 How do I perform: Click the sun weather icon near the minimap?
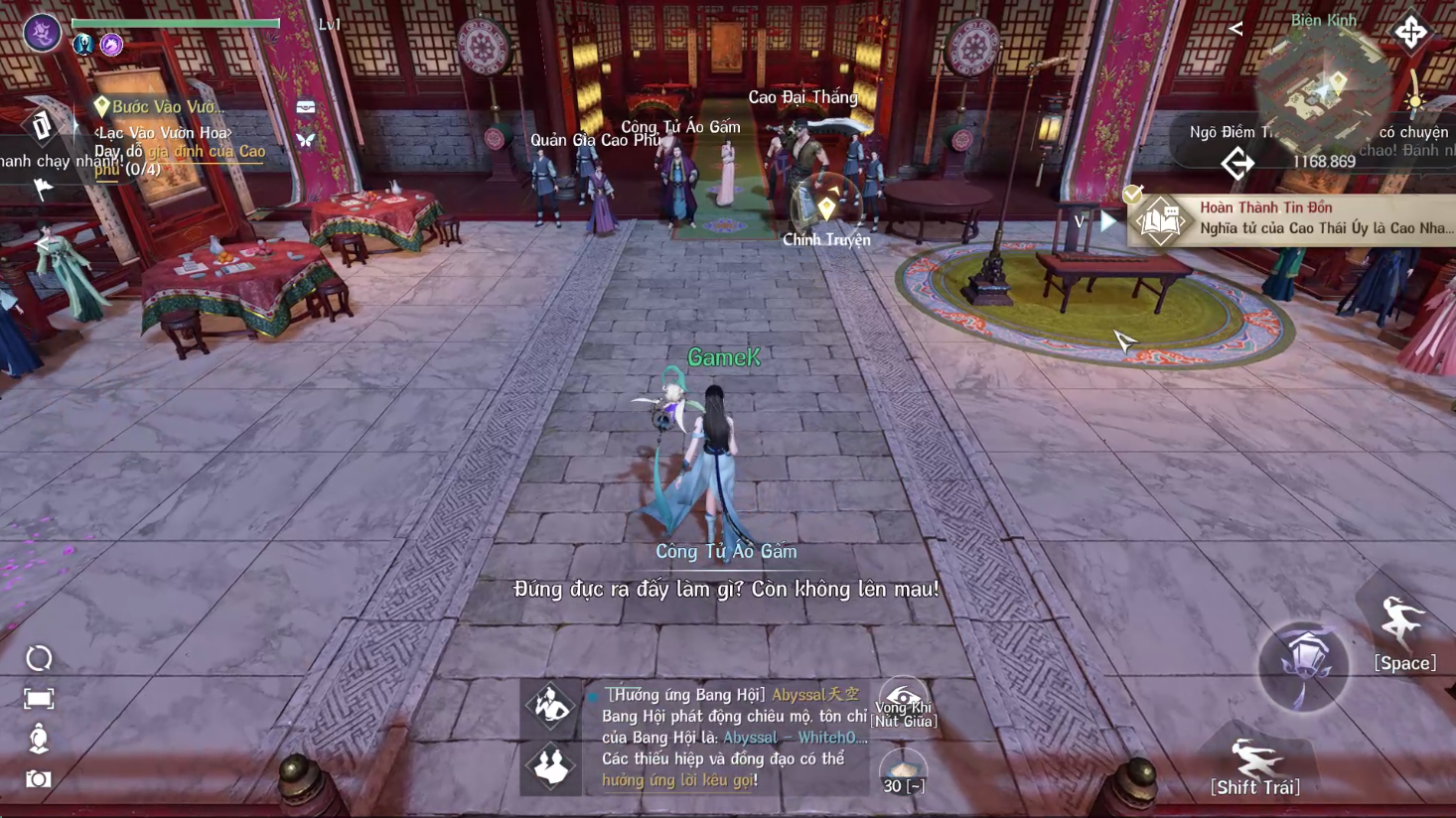(1415, 101)
